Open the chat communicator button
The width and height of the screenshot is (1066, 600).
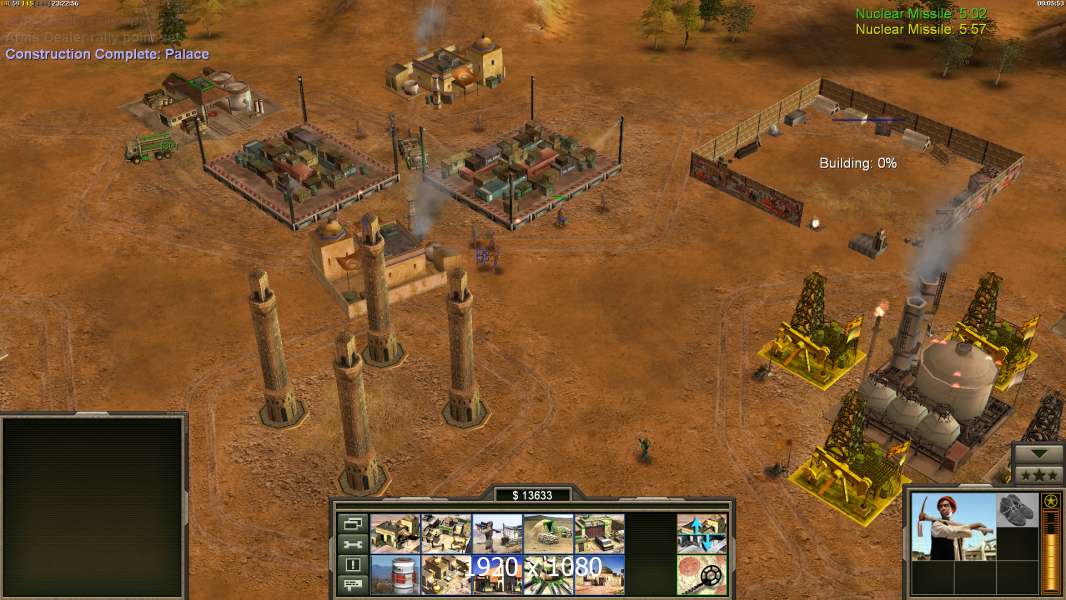point(352,586)
